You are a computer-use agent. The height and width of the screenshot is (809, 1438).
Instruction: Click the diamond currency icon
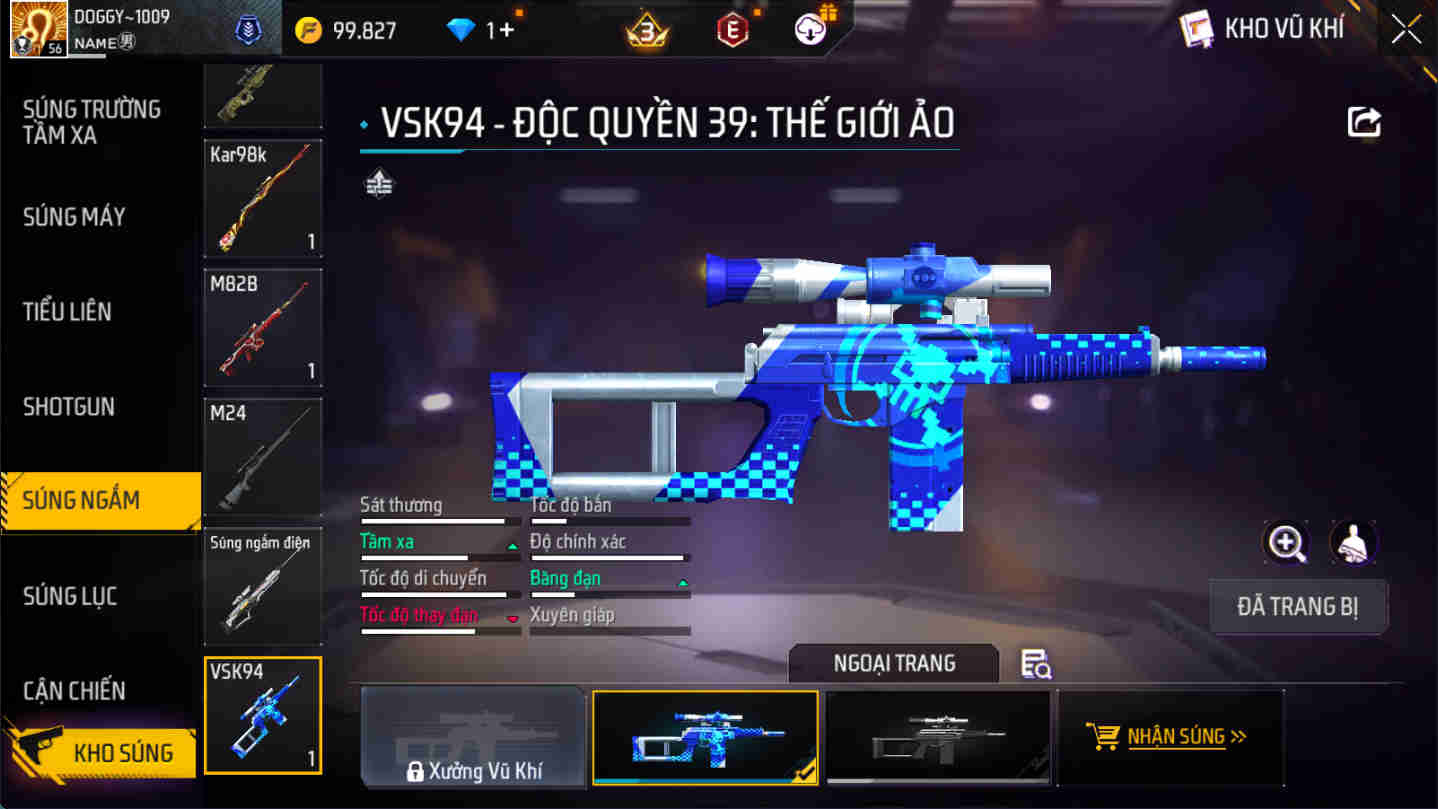coord(459,30)
